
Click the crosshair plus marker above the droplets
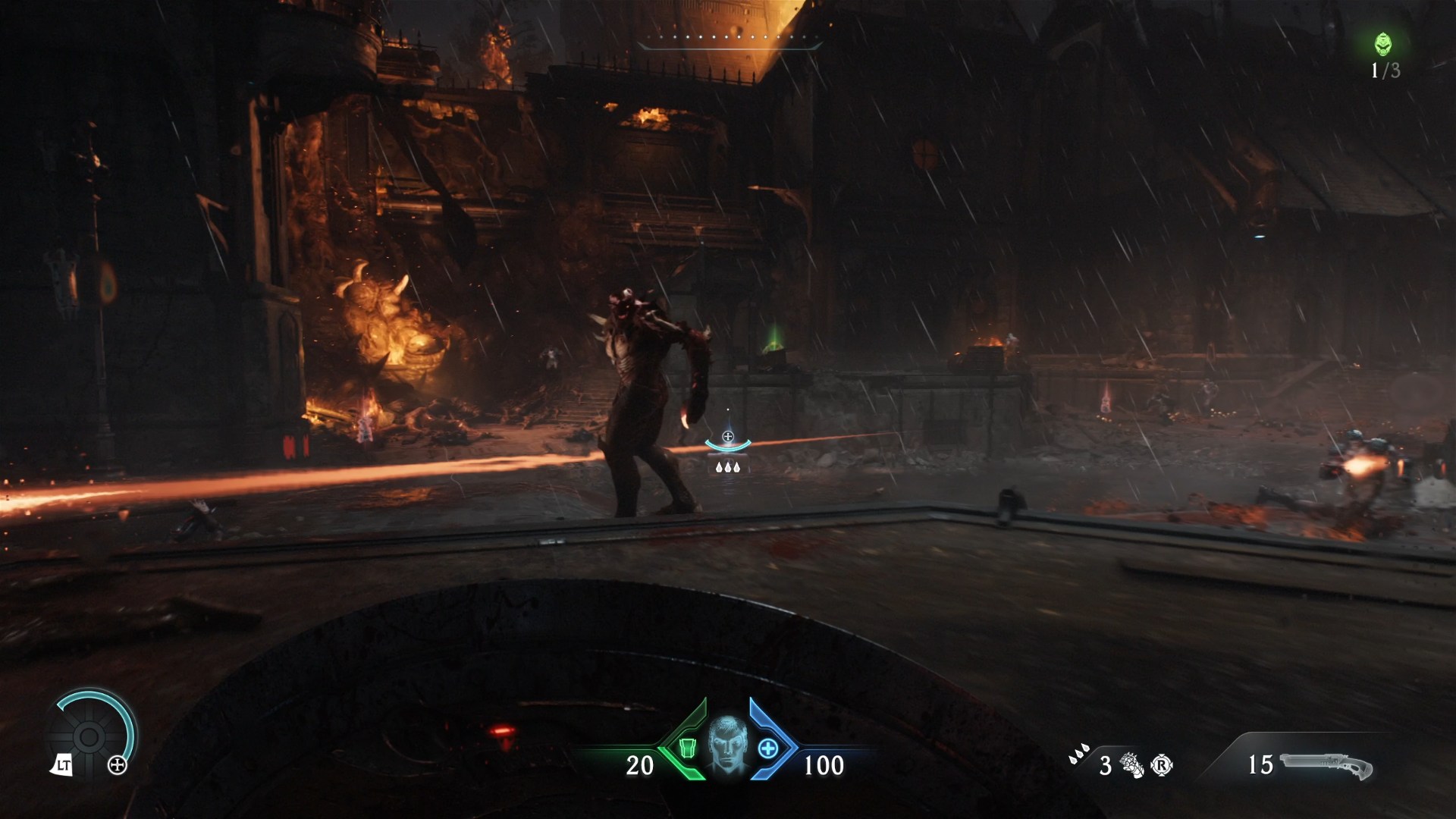730,435
